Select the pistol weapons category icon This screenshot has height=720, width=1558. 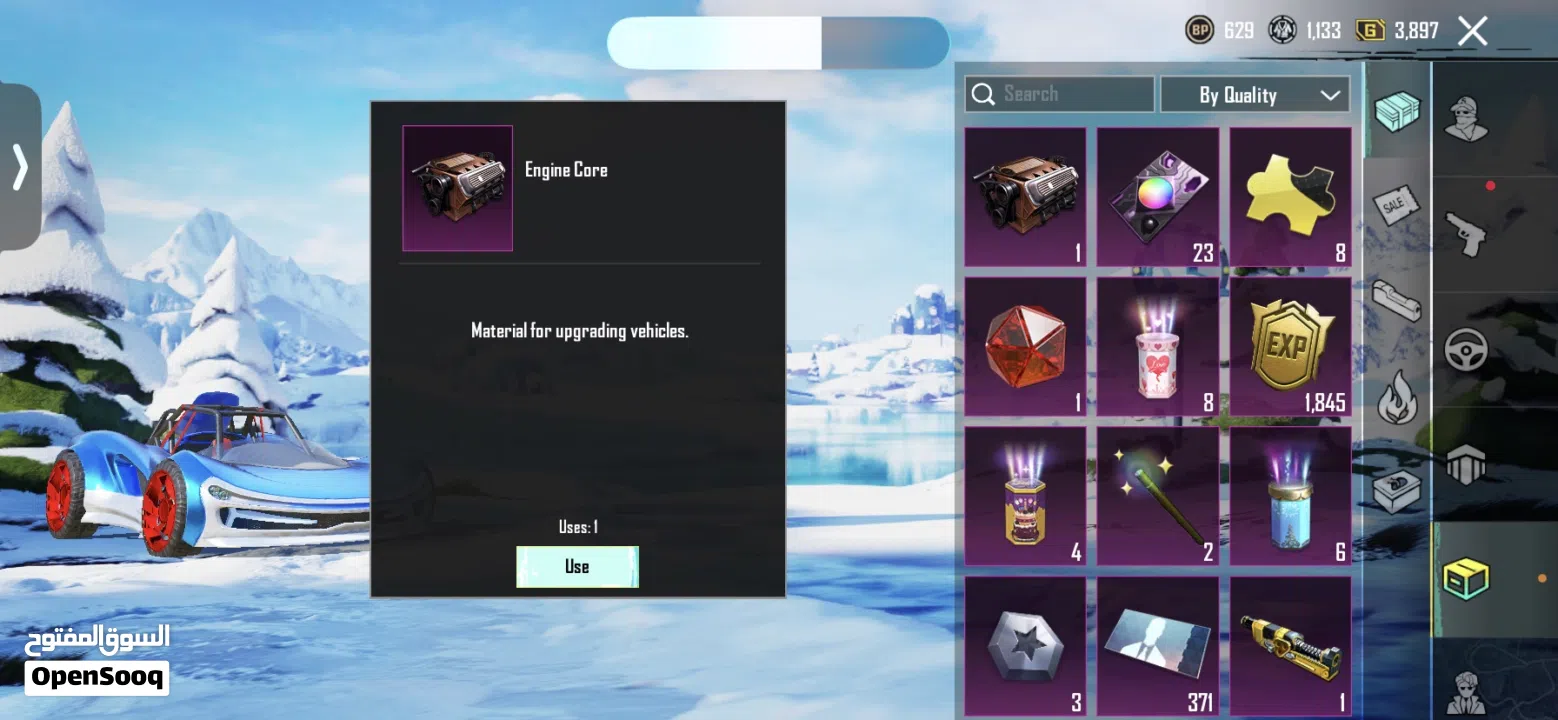(x=1465, y=234)
